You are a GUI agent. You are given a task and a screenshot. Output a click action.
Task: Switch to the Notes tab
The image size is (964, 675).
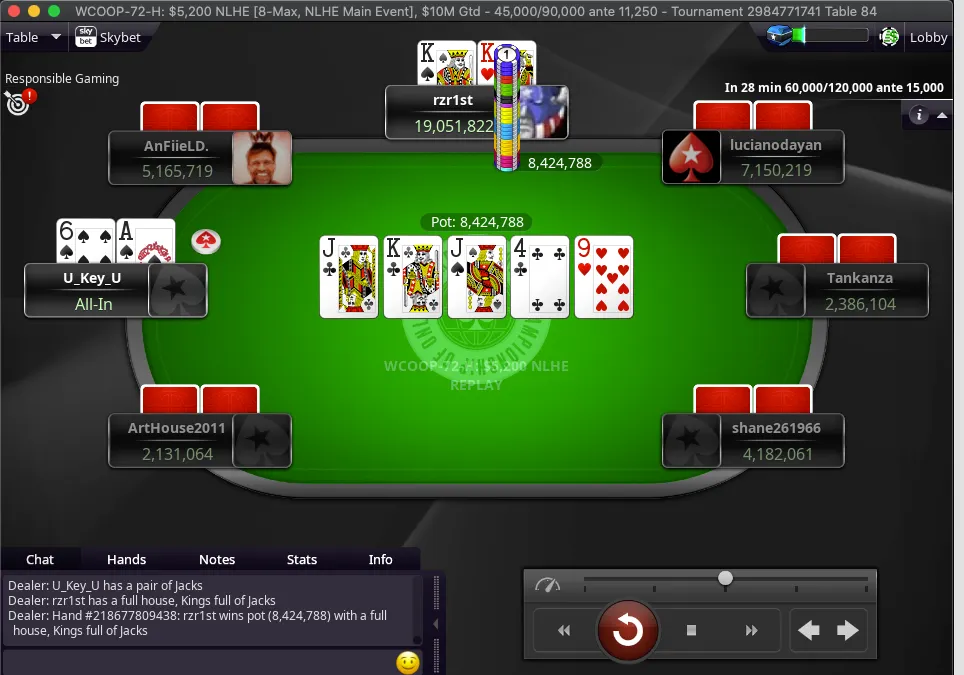pyautogui.click(x=217, y=559)
